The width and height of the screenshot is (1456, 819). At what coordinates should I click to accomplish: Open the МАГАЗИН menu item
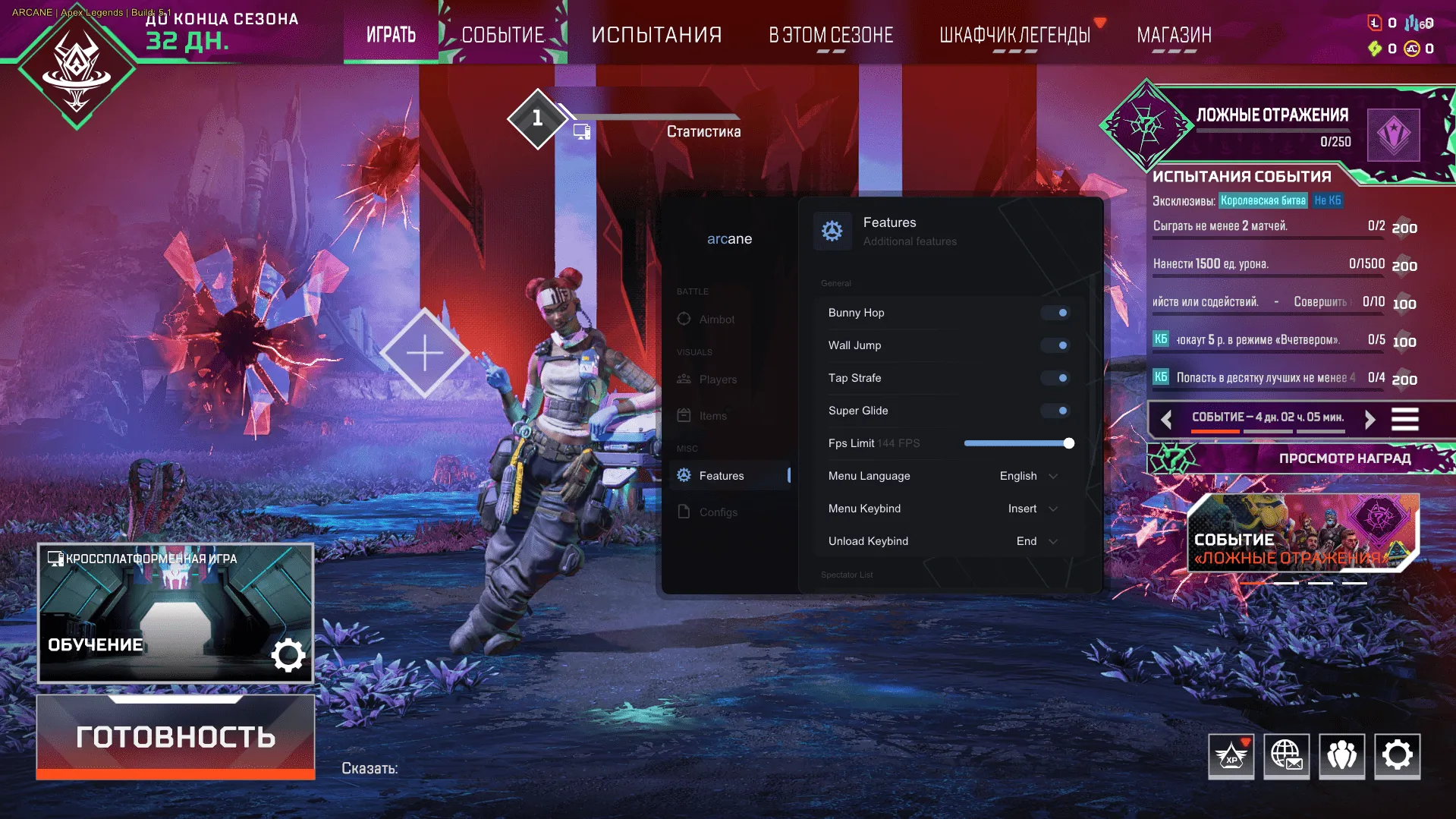pyautogui.click(x=1175, y=33)
